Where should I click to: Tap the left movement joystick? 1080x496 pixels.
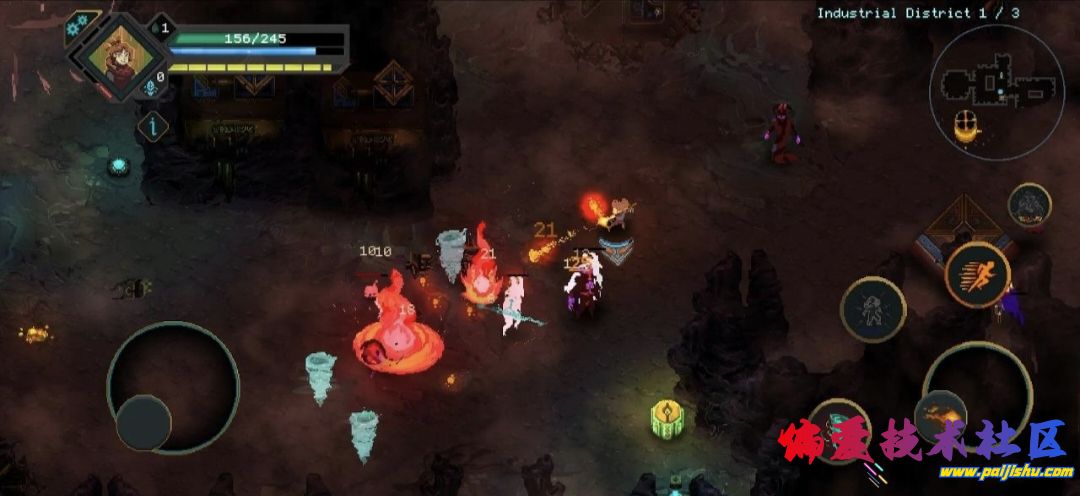coord(172,388)
